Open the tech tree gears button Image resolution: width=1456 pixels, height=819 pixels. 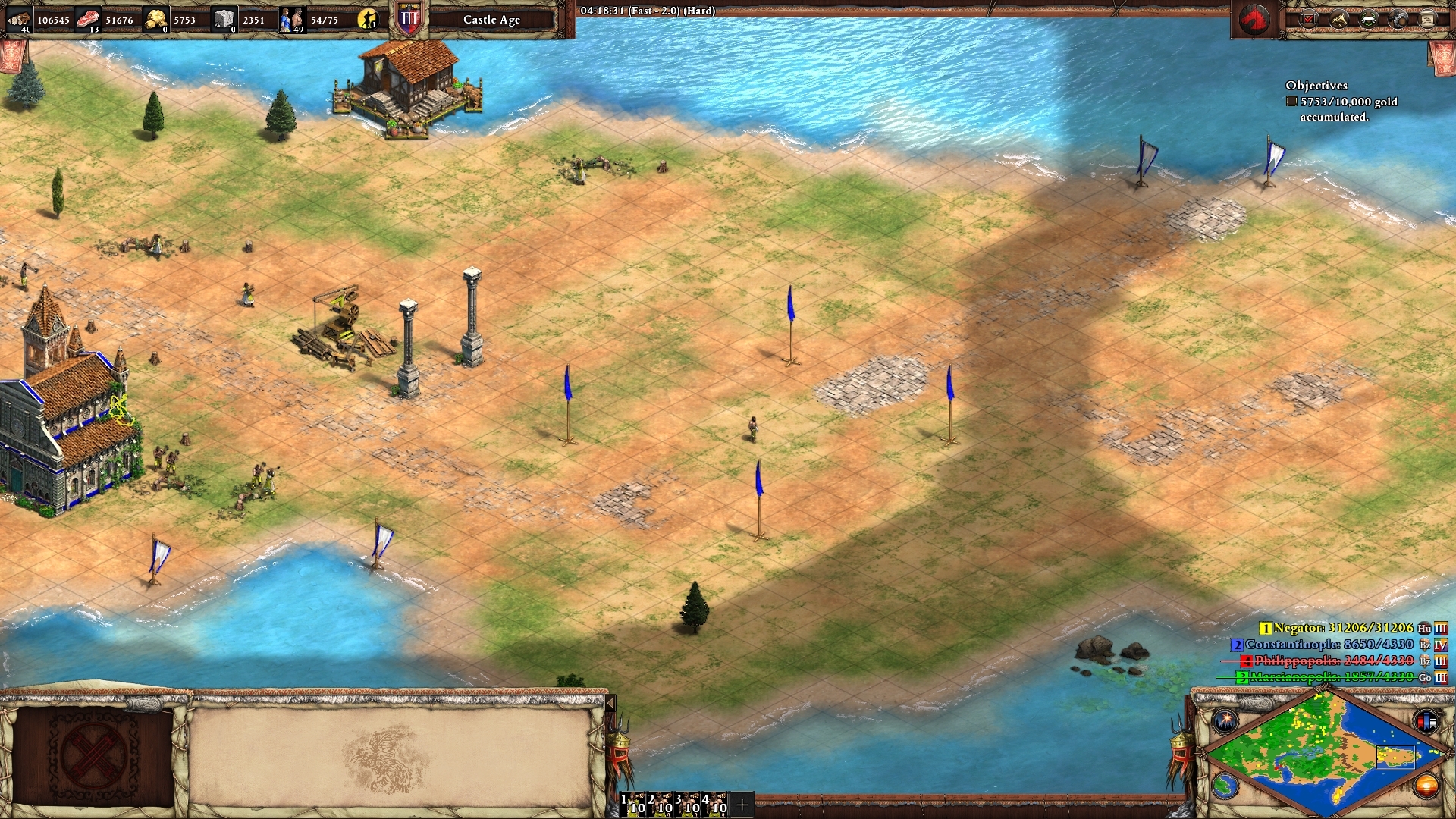[x=1398, y=20]
